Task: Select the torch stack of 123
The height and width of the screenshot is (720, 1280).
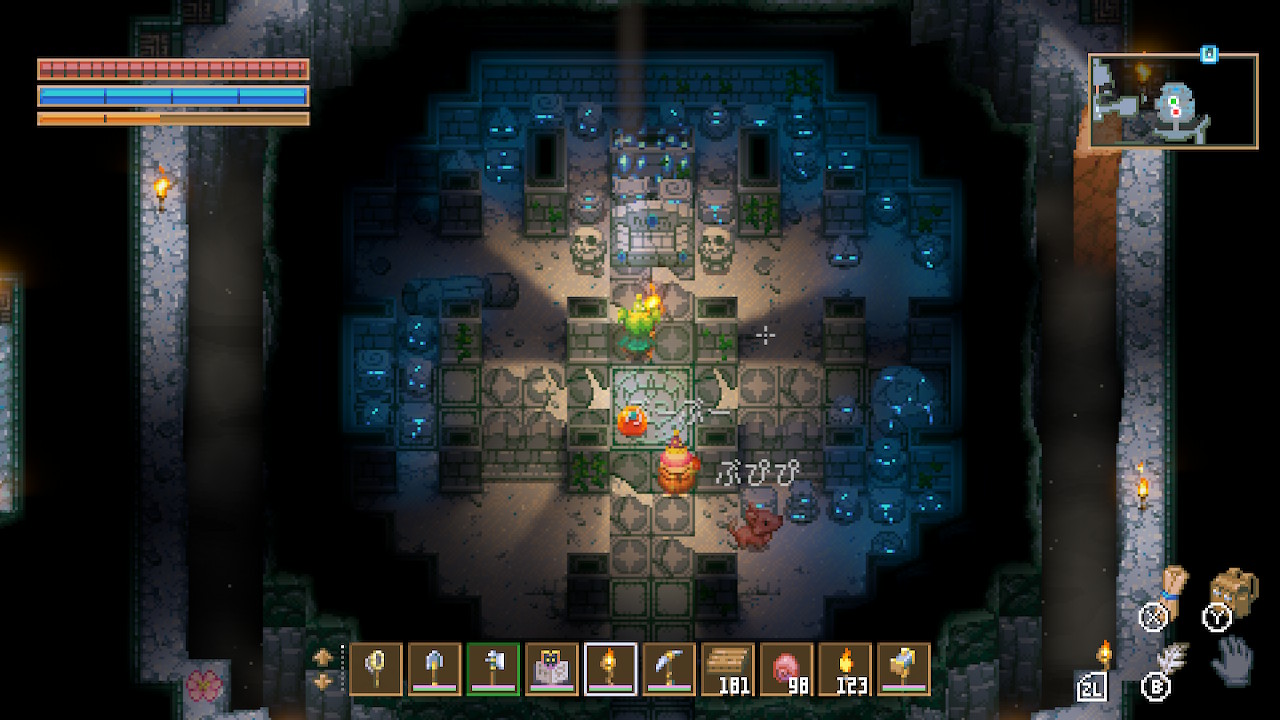Action: point(845,668)
